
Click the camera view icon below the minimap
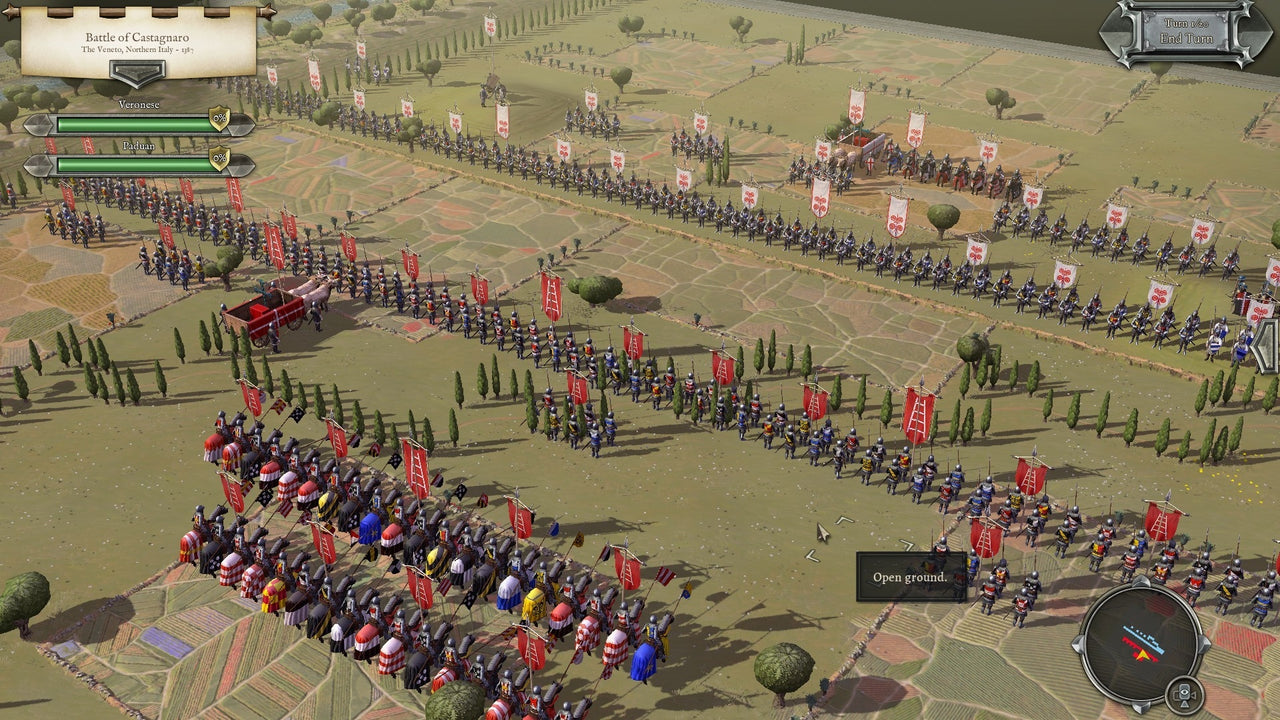pos(1184,695)
